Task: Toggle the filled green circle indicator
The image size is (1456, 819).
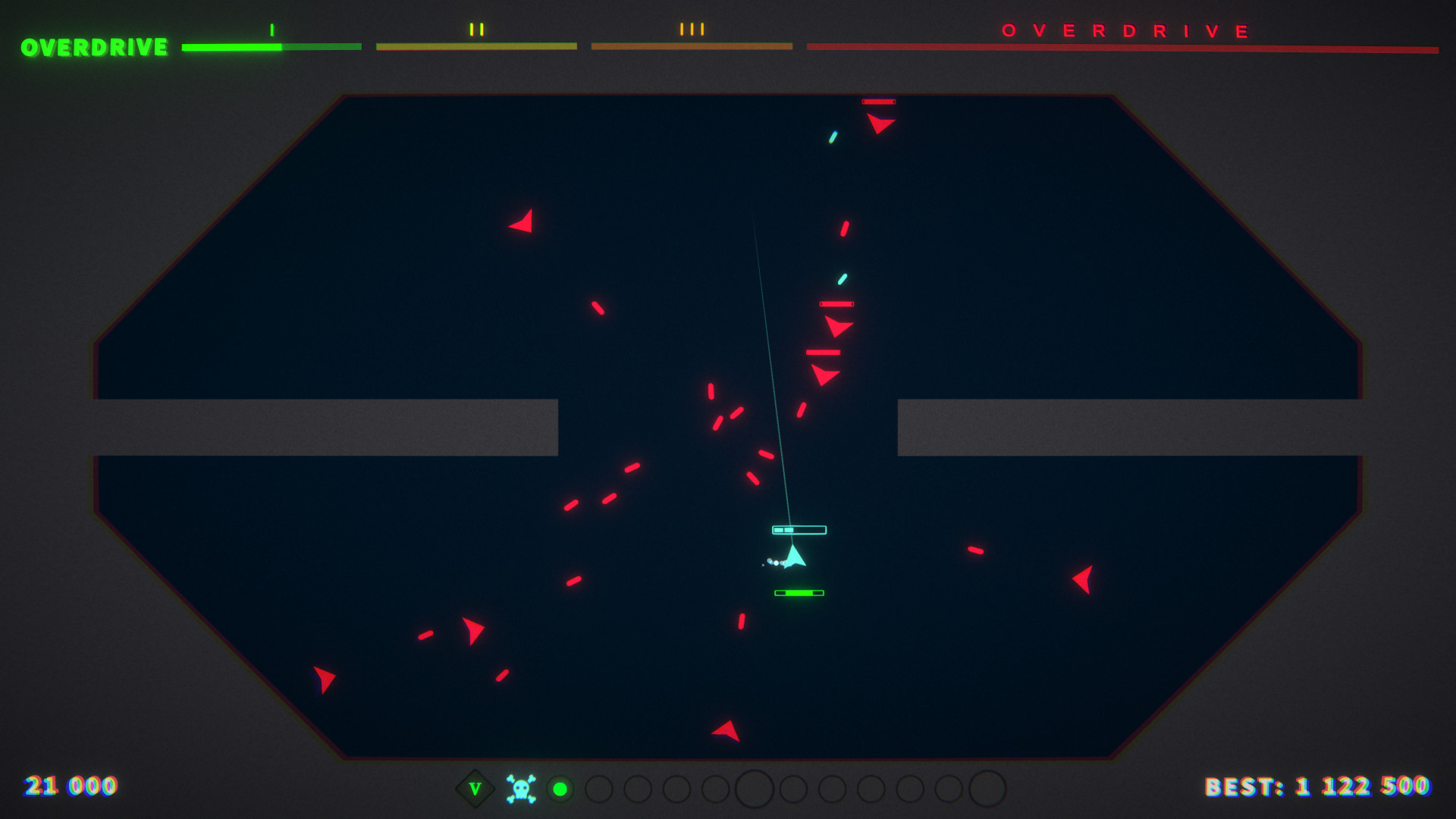Action: [560, 790]
